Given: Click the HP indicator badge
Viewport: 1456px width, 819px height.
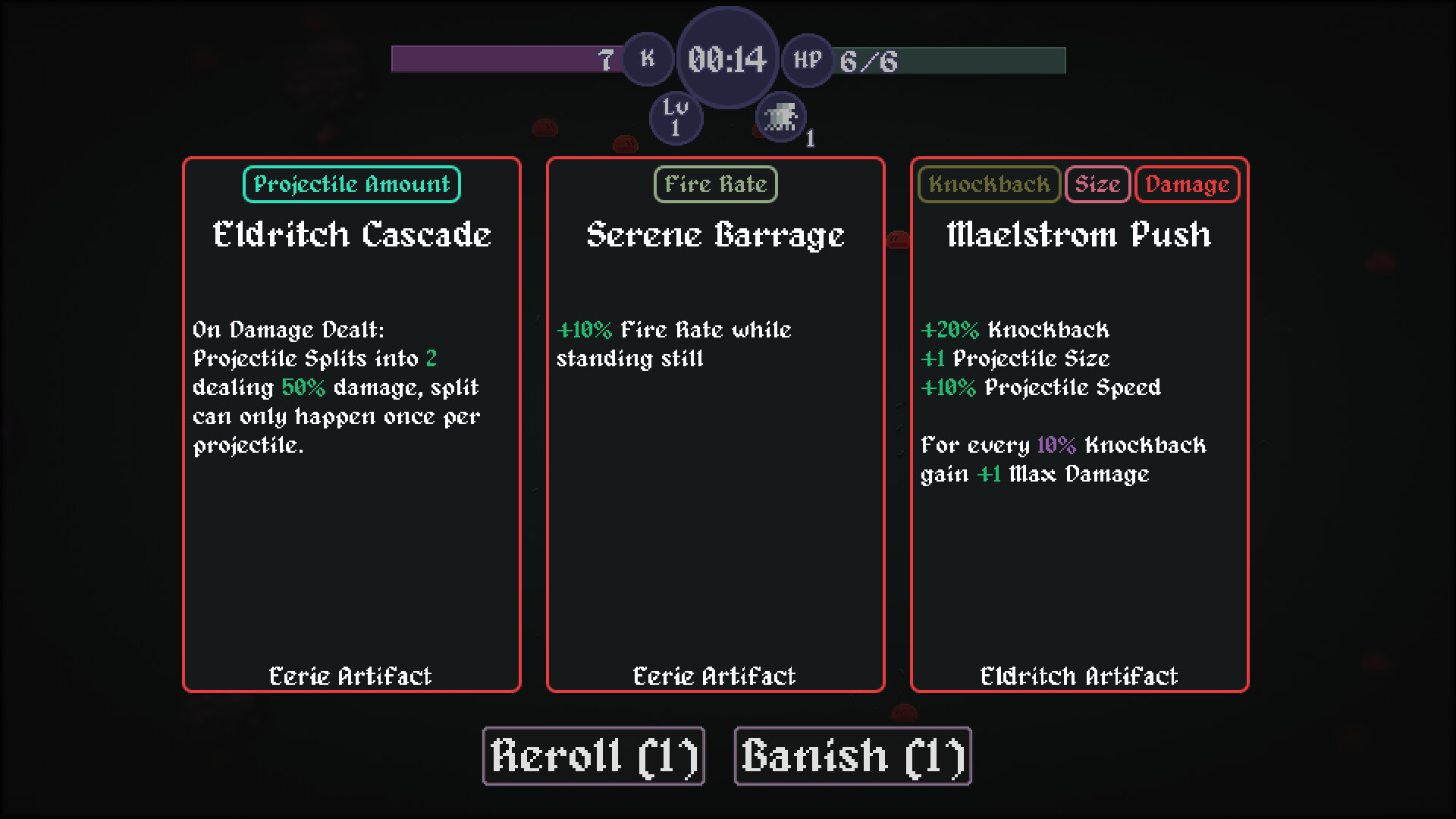Looking at the screenshot, I should (x=806, y=61).
